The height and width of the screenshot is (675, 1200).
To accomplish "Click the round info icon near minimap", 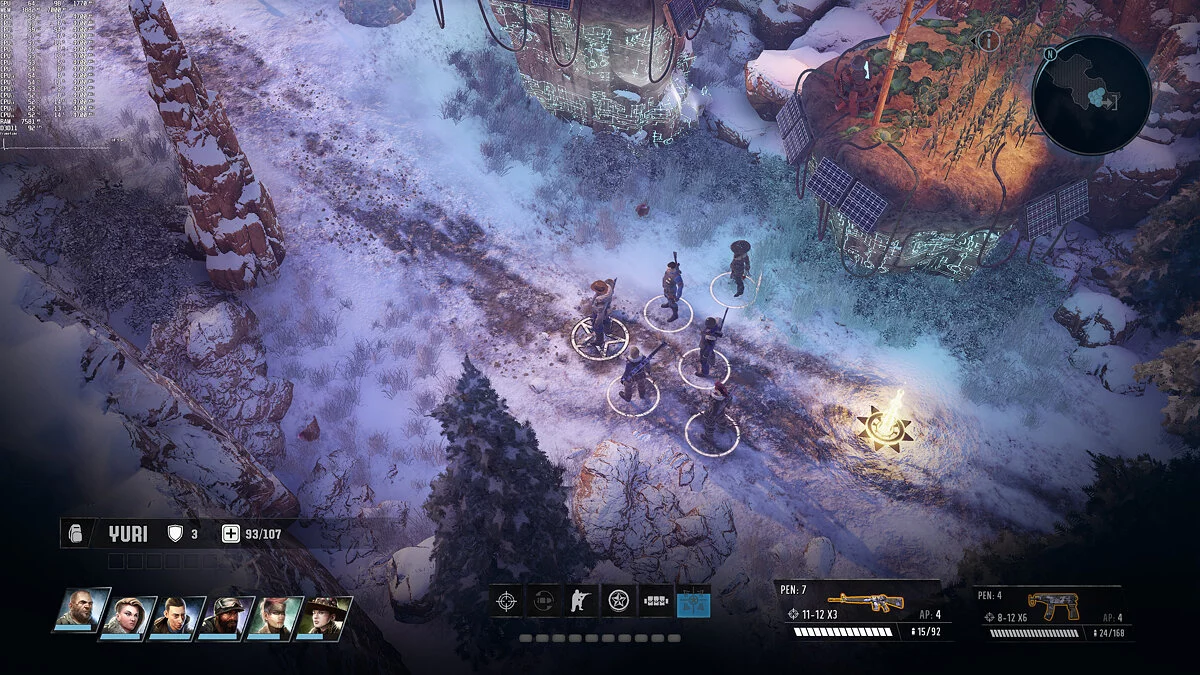I will point(988,41).
